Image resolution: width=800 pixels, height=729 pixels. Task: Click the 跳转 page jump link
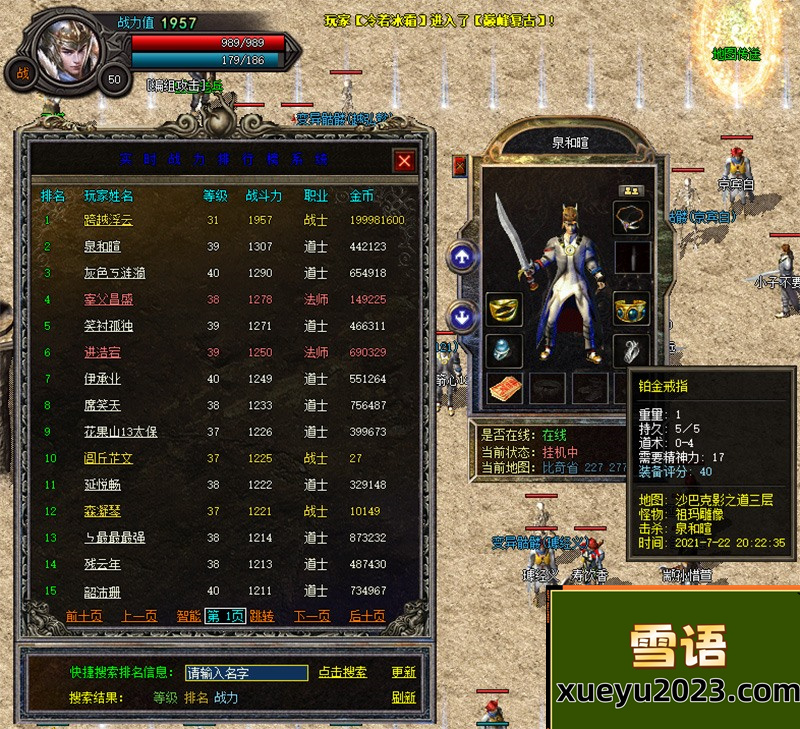pyautogui.click(x=262, y=616)
